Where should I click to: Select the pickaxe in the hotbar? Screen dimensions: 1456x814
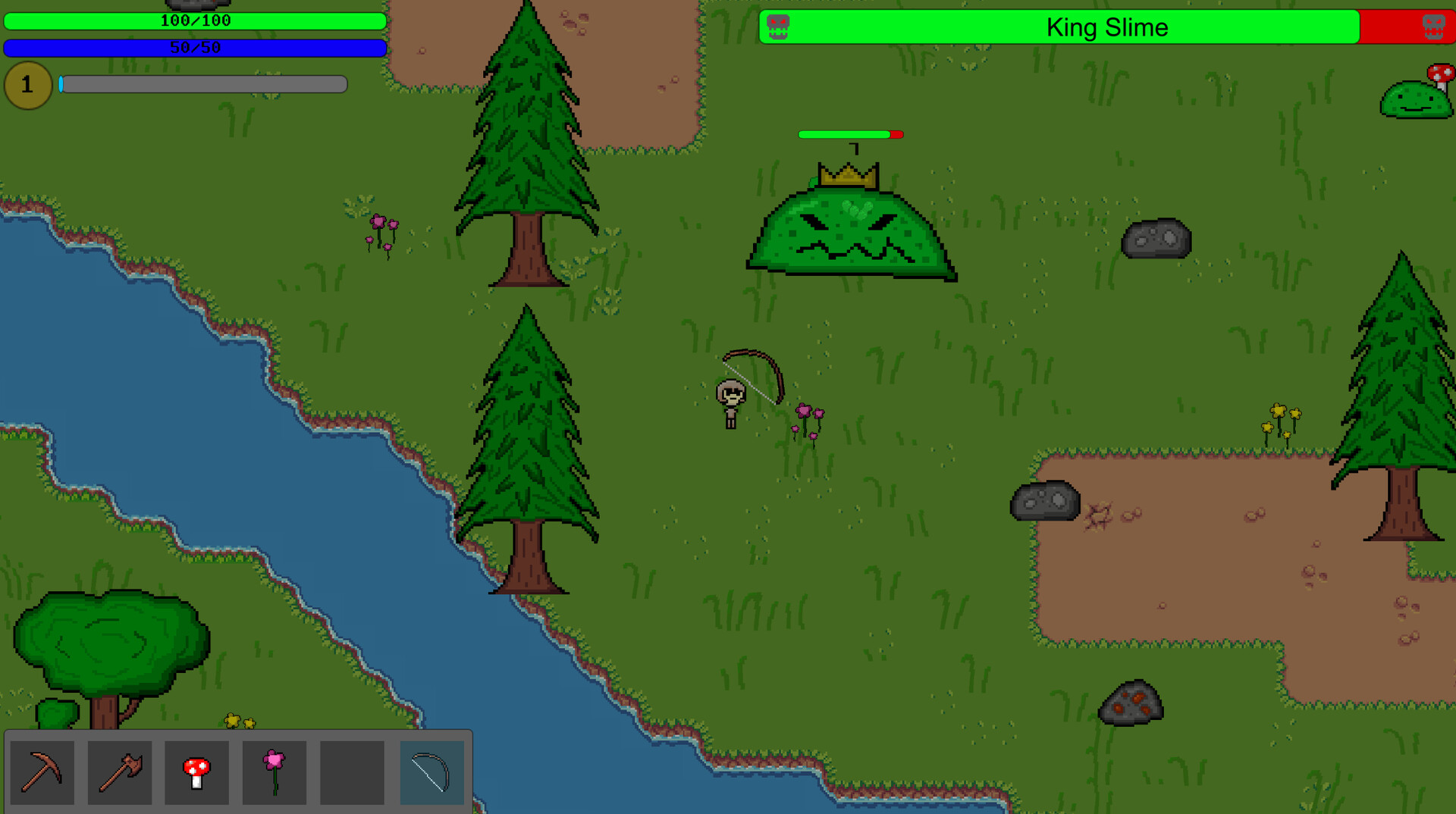(x=43, y=772)
